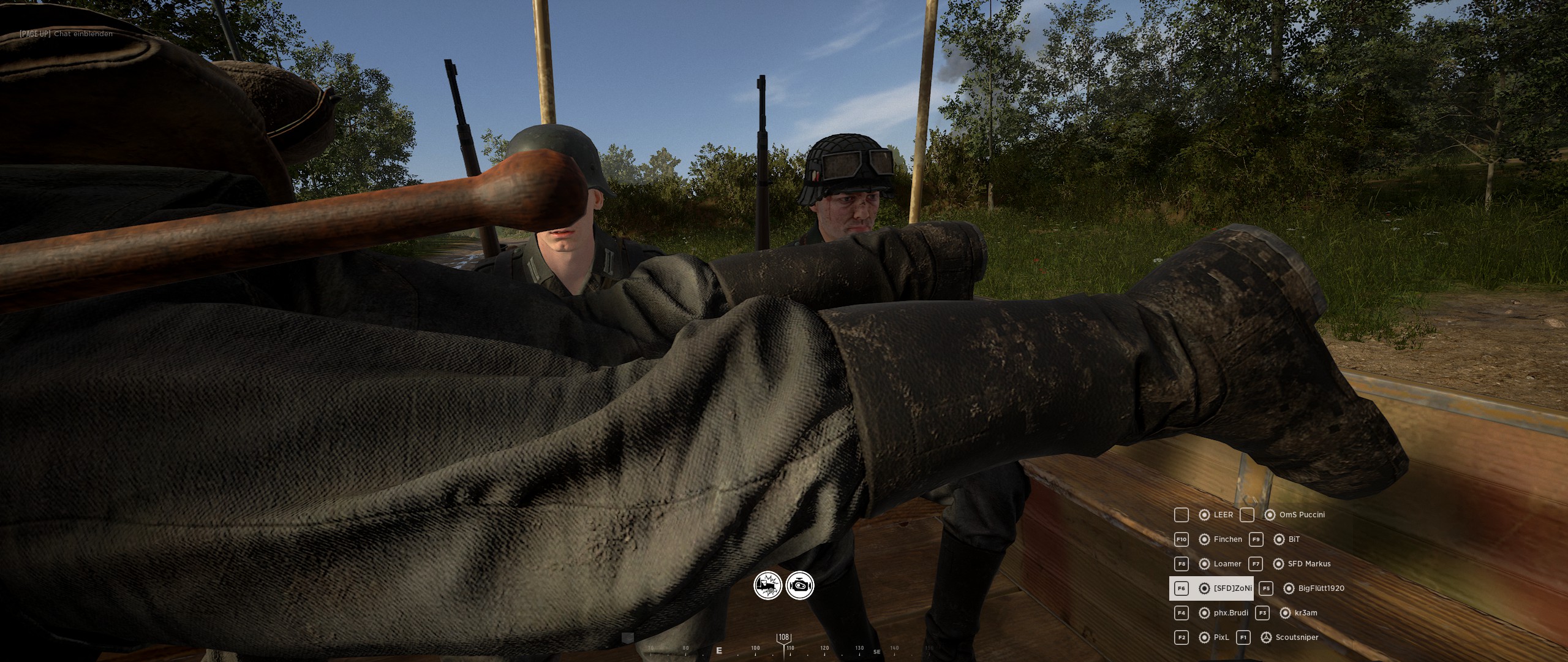Select BiT's seat in the list
1568x662 pixels.
pyautogui.click(x=1287, y=539)
